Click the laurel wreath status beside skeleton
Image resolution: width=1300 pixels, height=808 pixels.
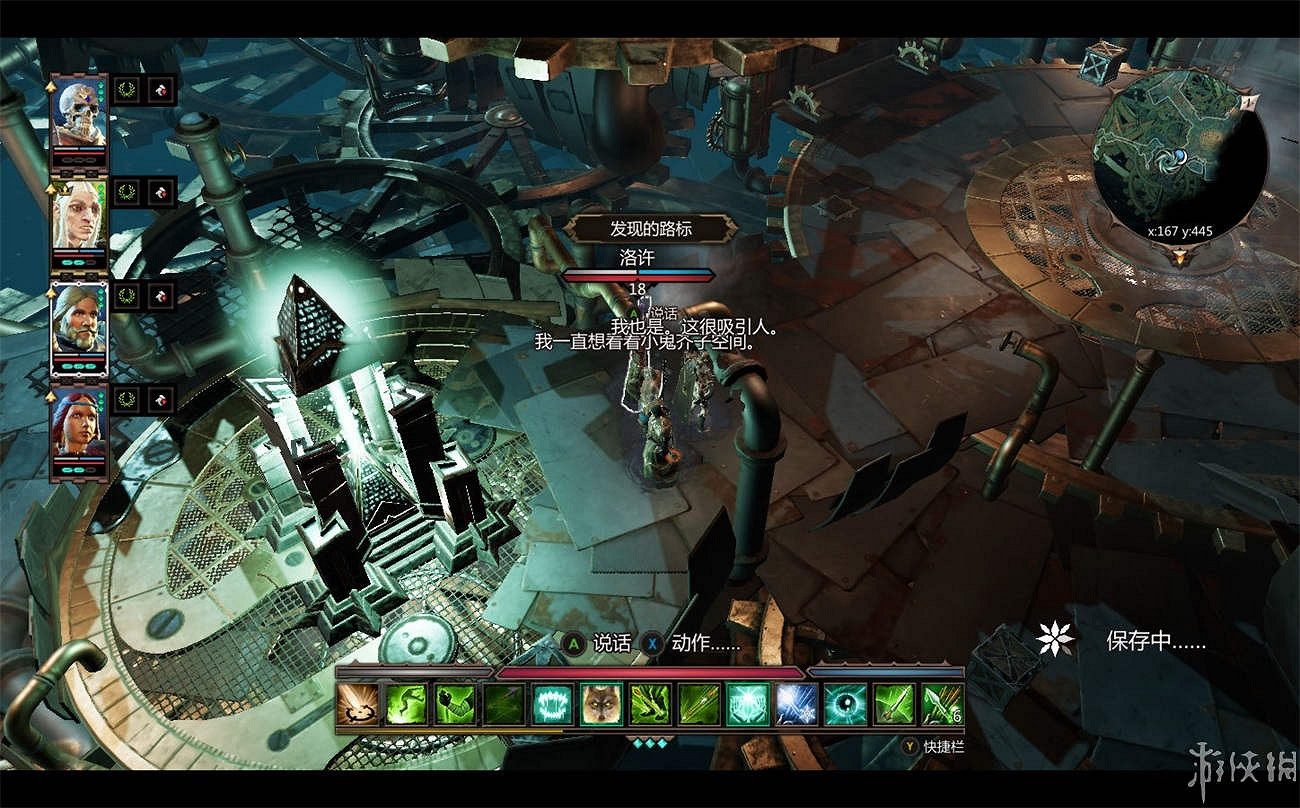(x=126, y=90)
